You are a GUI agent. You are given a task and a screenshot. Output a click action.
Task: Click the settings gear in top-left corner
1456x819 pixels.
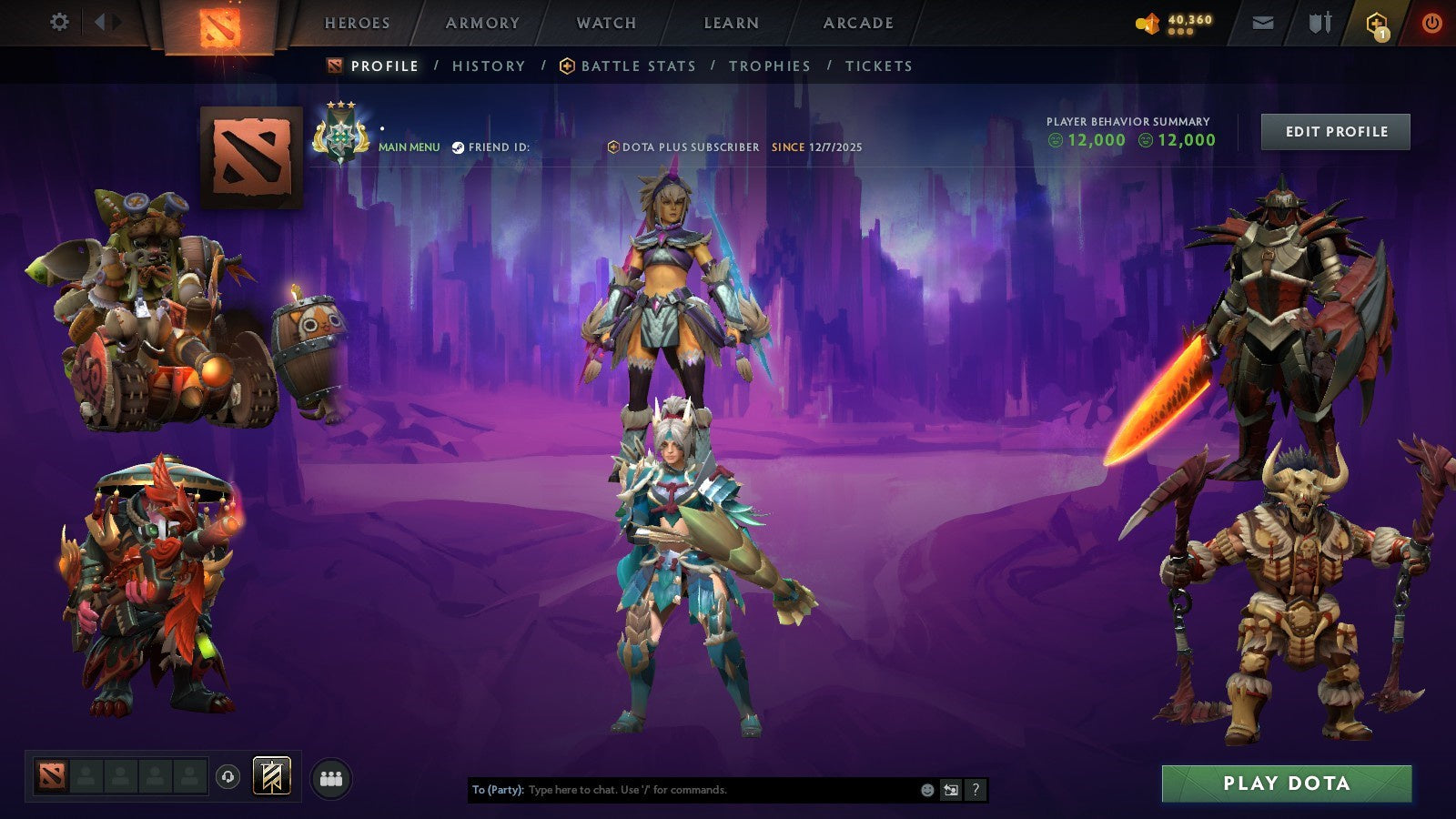click(60, 20)
